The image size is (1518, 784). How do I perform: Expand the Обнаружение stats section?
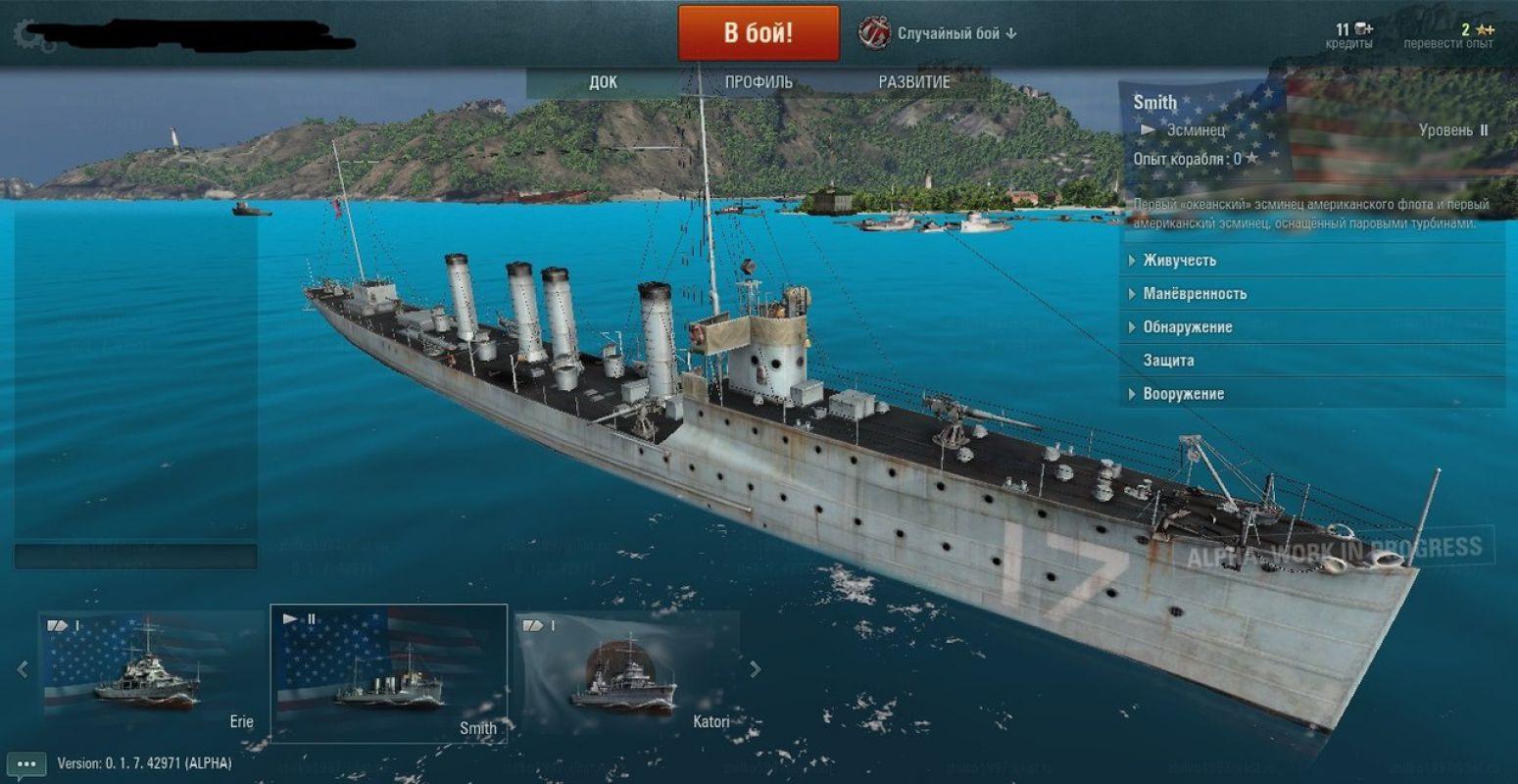coord(1187,327)
